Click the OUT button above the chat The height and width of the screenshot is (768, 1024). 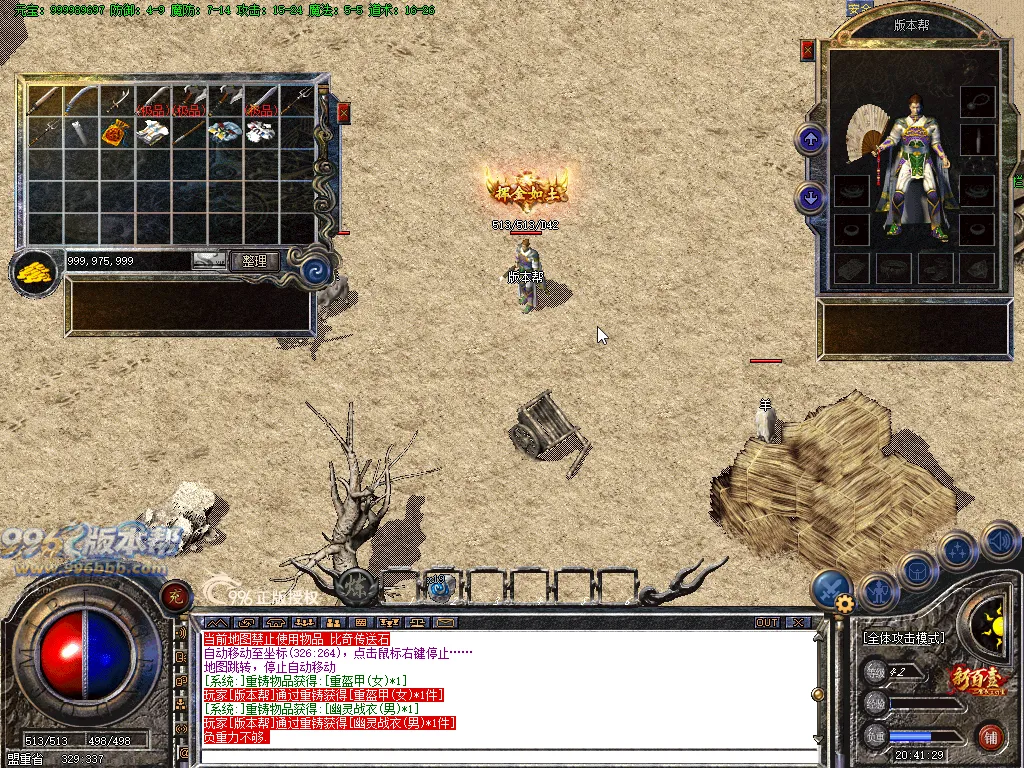(767, 622)
